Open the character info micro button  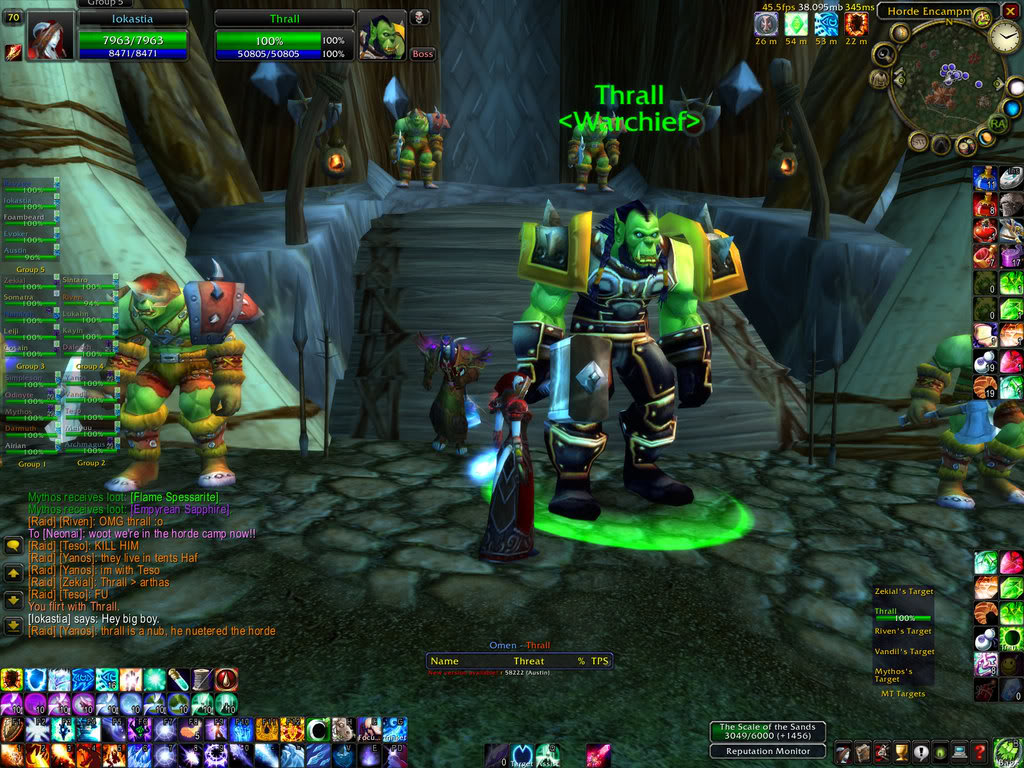point(842,752)
